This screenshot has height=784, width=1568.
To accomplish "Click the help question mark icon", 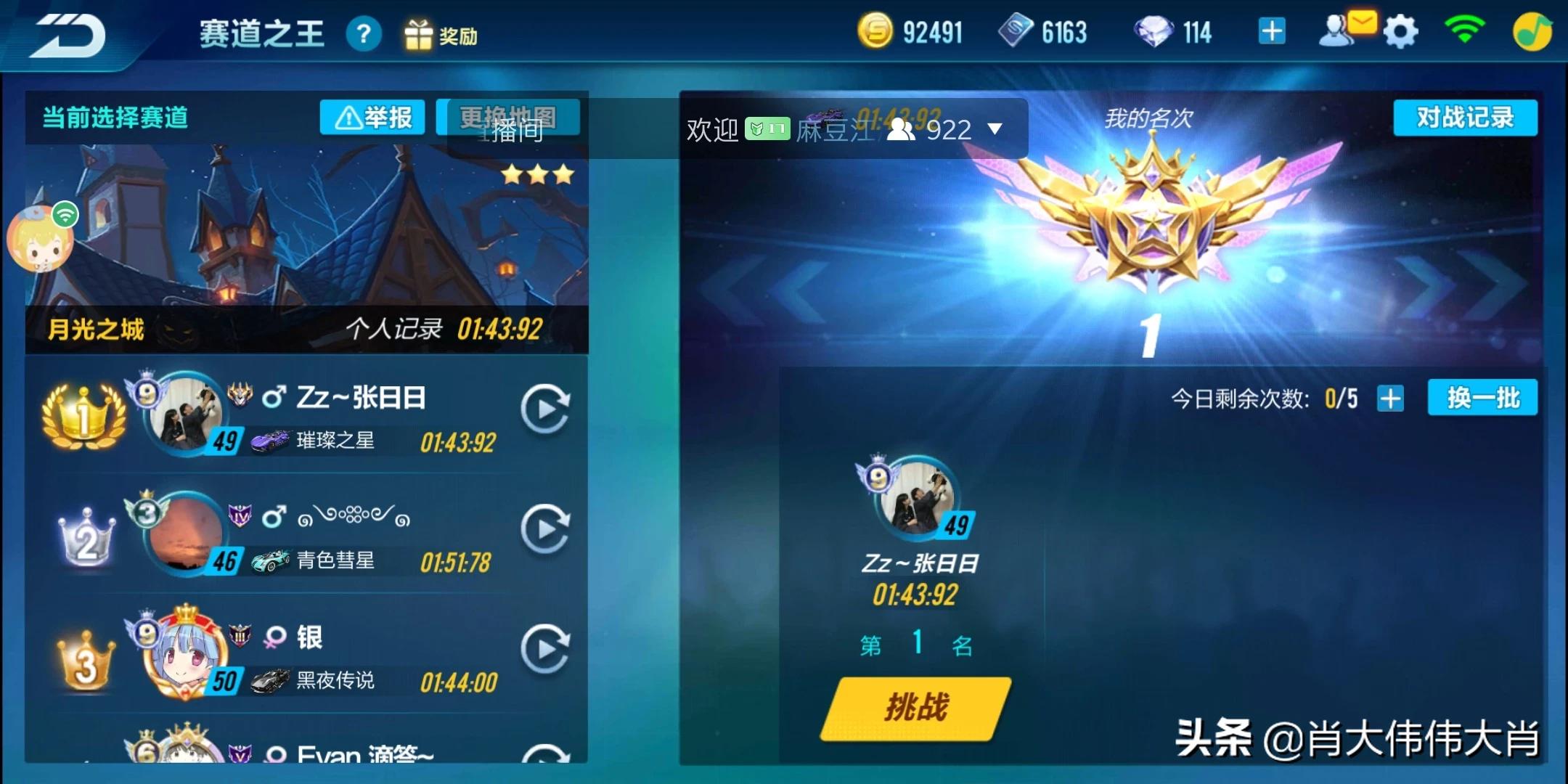I will point(364,33).
